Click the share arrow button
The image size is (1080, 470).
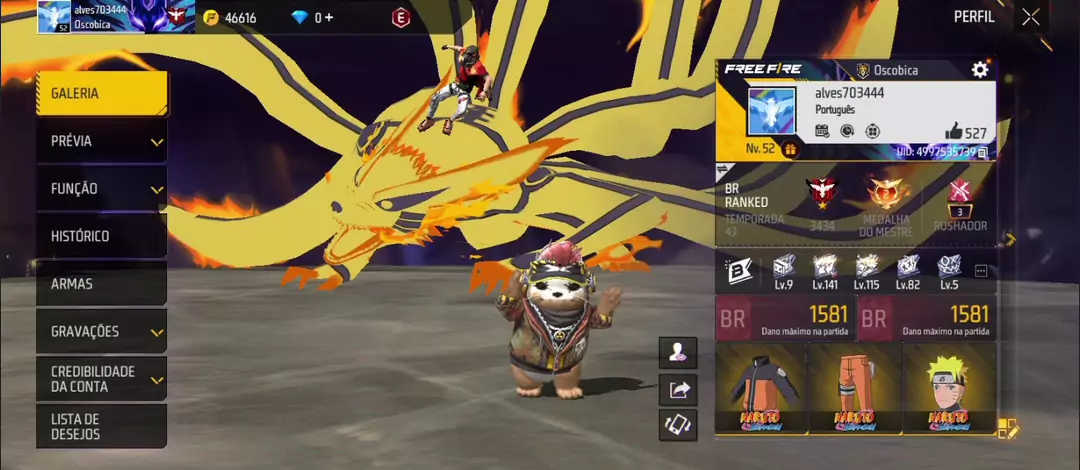pyautogui.click(x=679, y=390)
